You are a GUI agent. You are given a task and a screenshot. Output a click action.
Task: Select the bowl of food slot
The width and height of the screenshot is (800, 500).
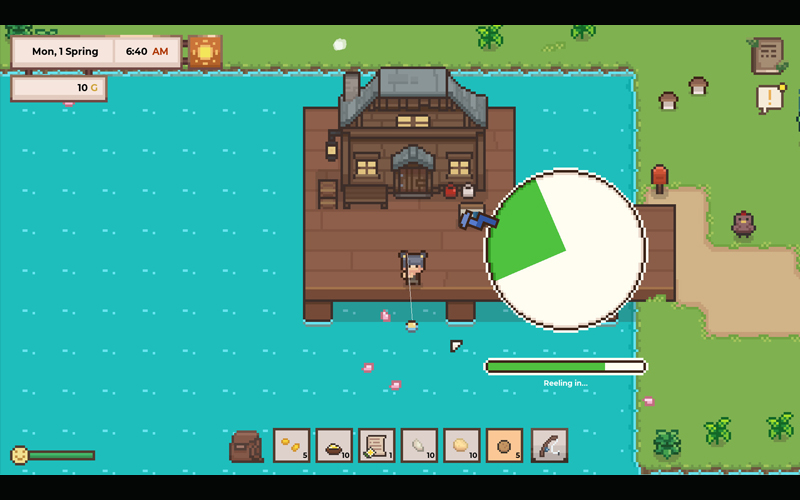pyautogui.click(x=334, y=445)
